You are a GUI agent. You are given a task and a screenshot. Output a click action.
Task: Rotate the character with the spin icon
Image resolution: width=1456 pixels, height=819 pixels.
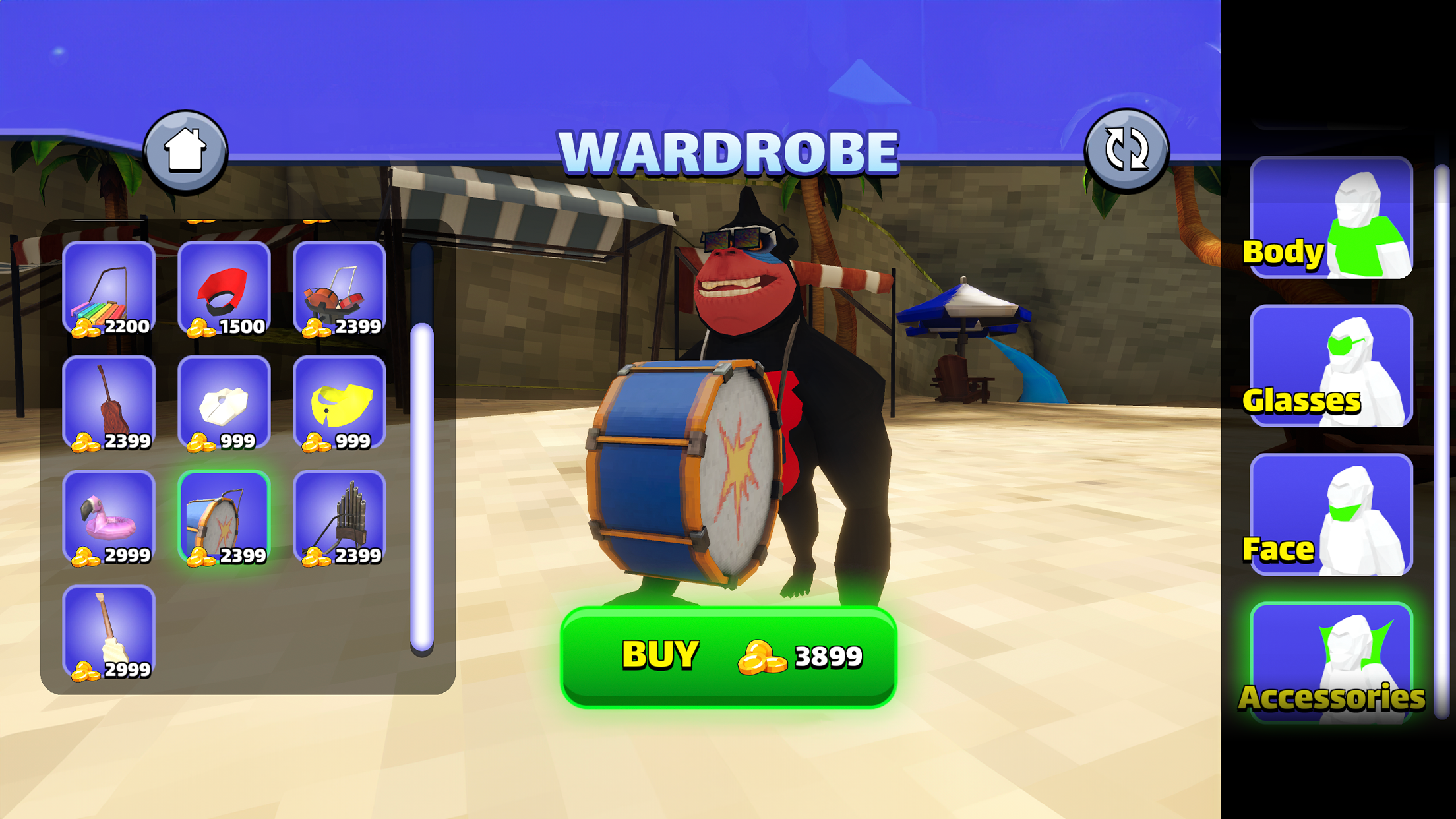(x=1126, y=150)
